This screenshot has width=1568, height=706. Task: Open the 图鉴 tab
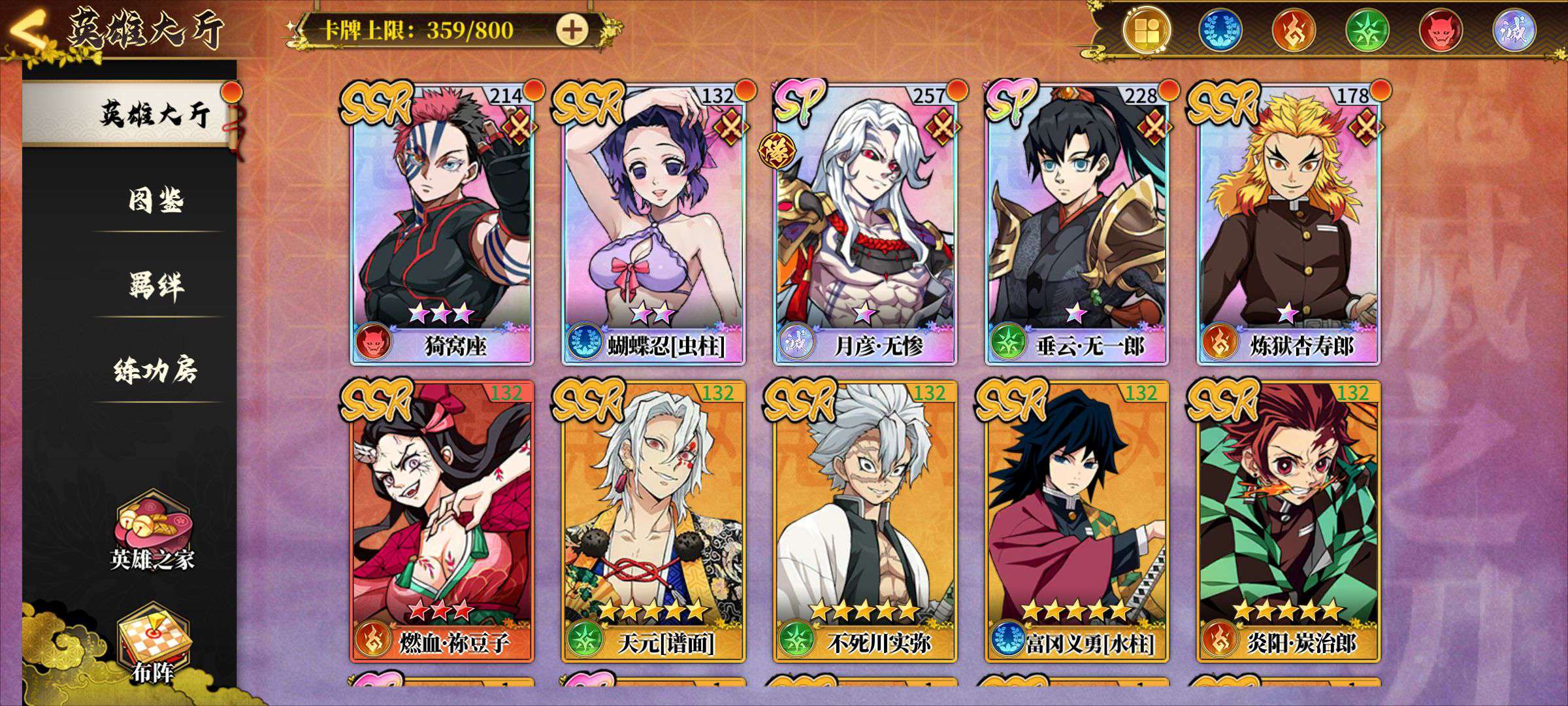tap(155, 201)
